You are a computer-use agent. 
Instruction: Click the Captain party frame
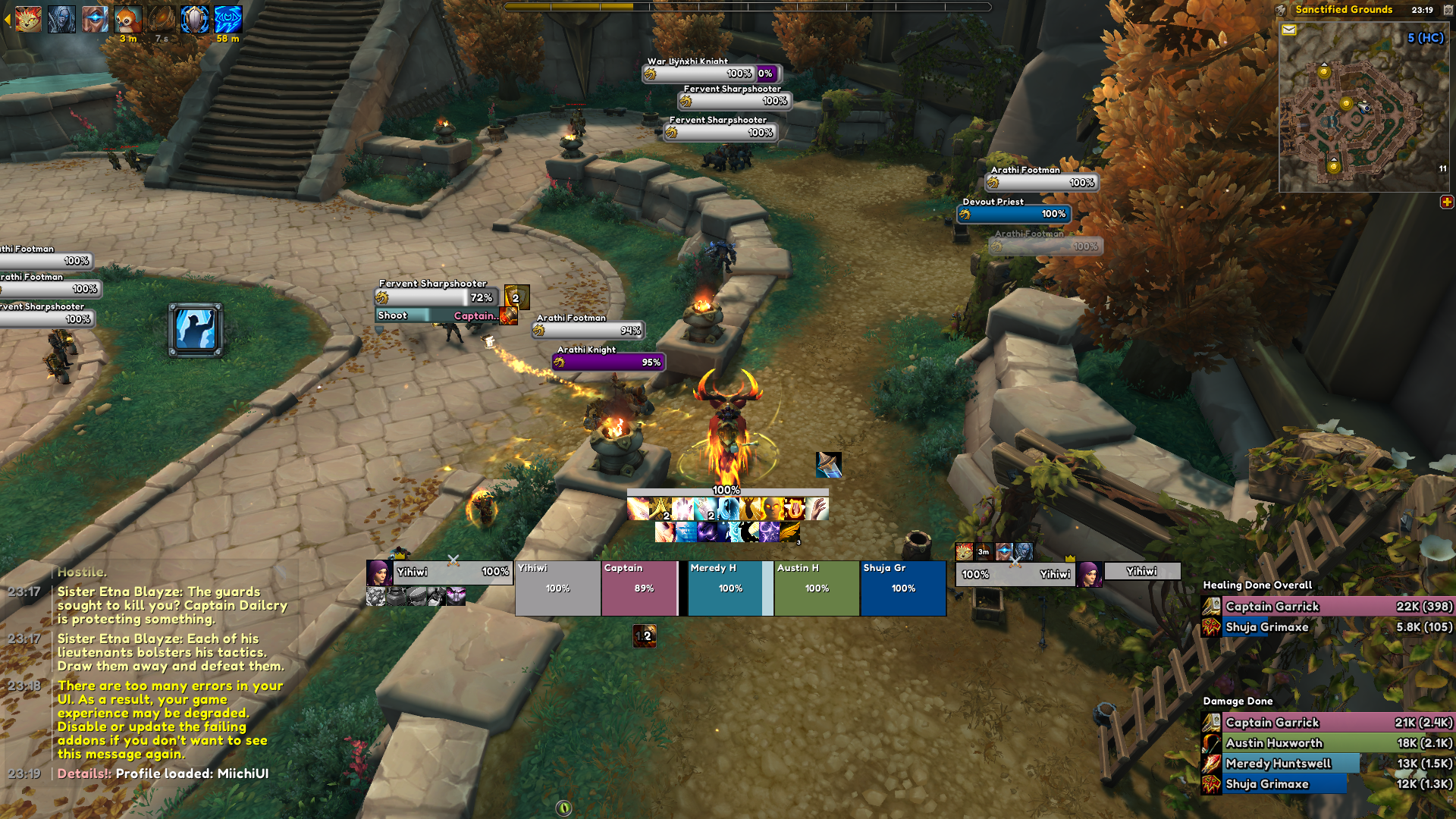click(x=639, y=588)
